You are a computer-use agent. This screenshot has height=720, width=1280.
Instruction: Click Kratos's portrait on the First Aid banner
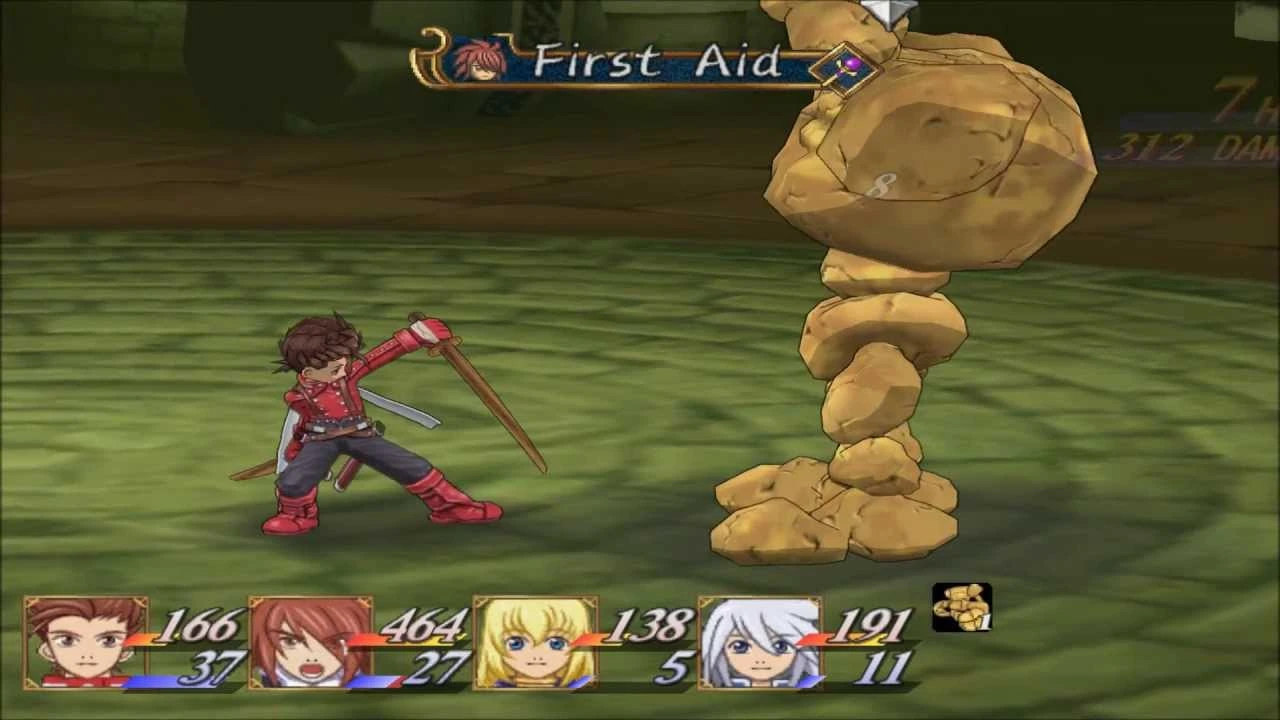click(478, 62)
